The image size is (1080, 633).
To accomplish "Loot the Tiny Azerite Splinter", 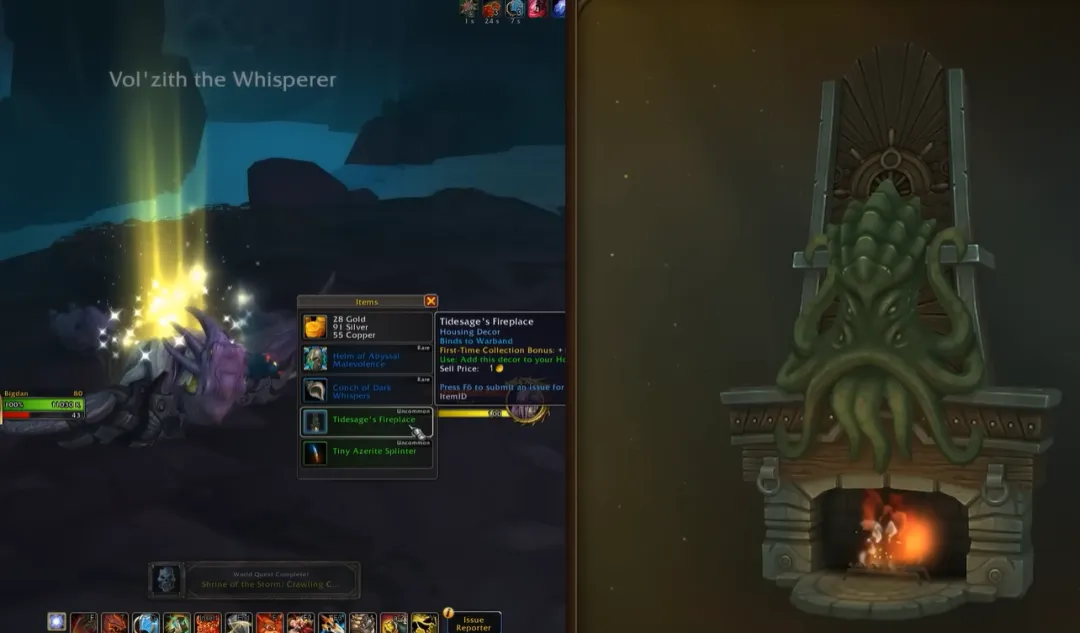I will coord(366,452).
